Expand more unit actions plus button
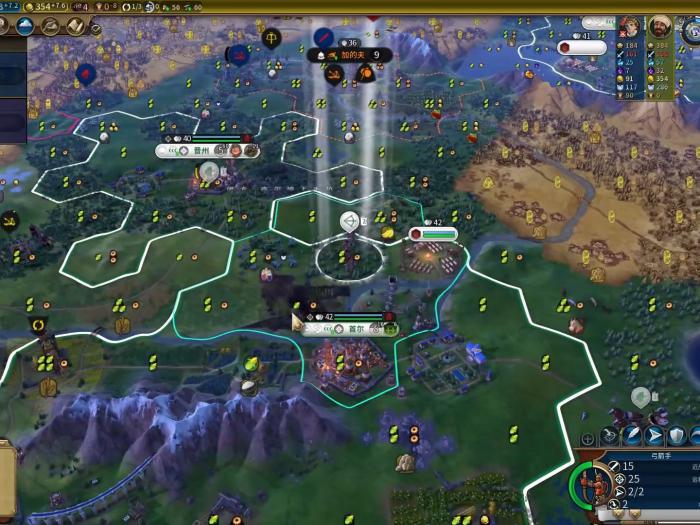Image resolution: width=700 pixels, height=525 pixels. pos(588,438)
